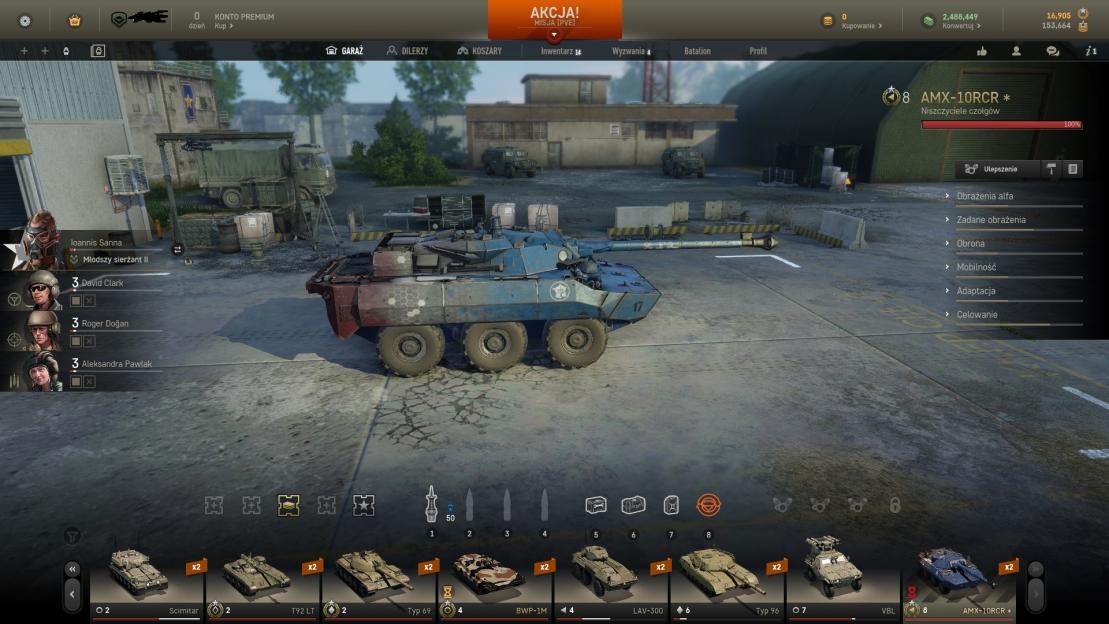Open Konwertuj currency conversion link
This screenshot has width=1109, height=624.
(962, 26)
